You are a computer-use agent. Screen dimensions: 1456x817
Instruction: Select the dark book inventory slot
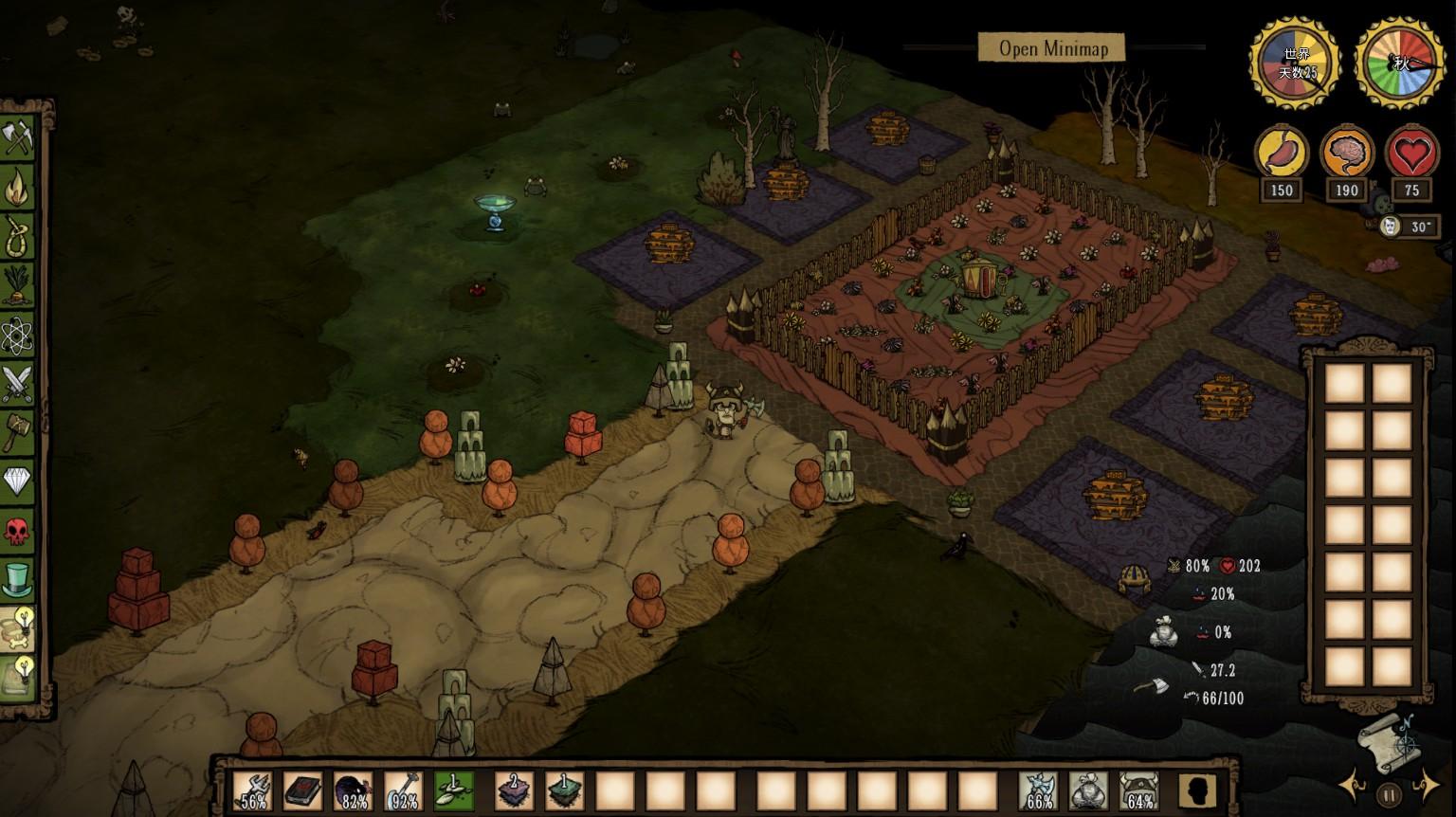303,790
